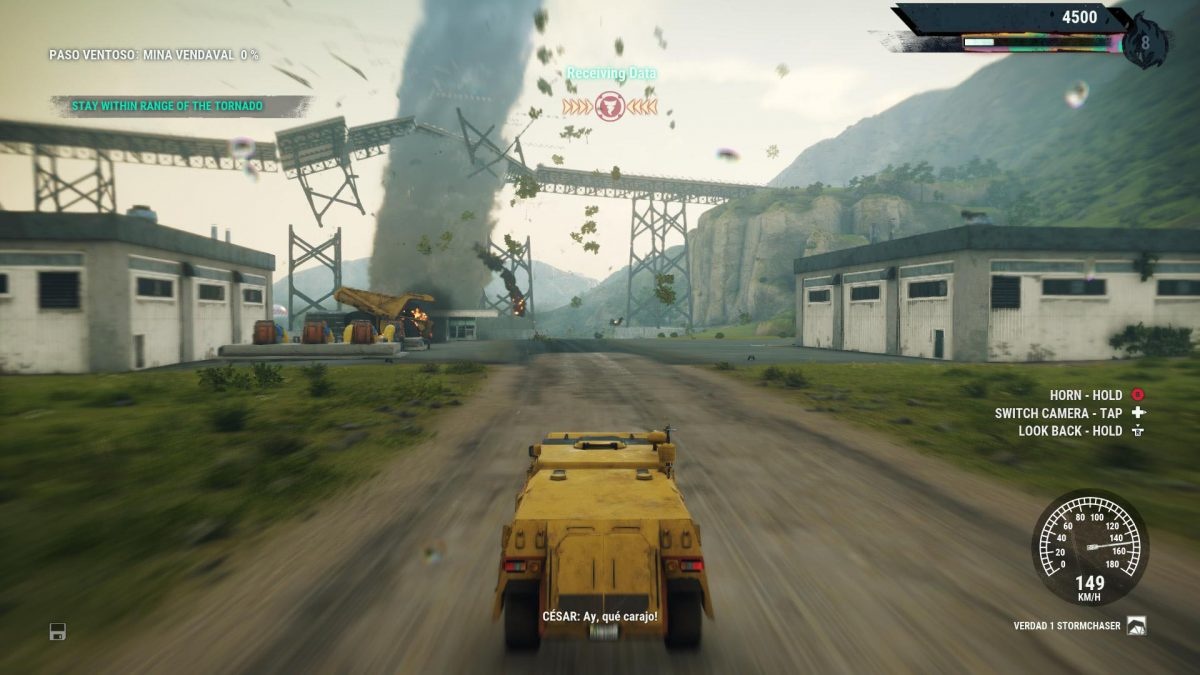1200x675 pixels.
Task: Click the floppy disk autosave icon
Action: click(58, 631)
